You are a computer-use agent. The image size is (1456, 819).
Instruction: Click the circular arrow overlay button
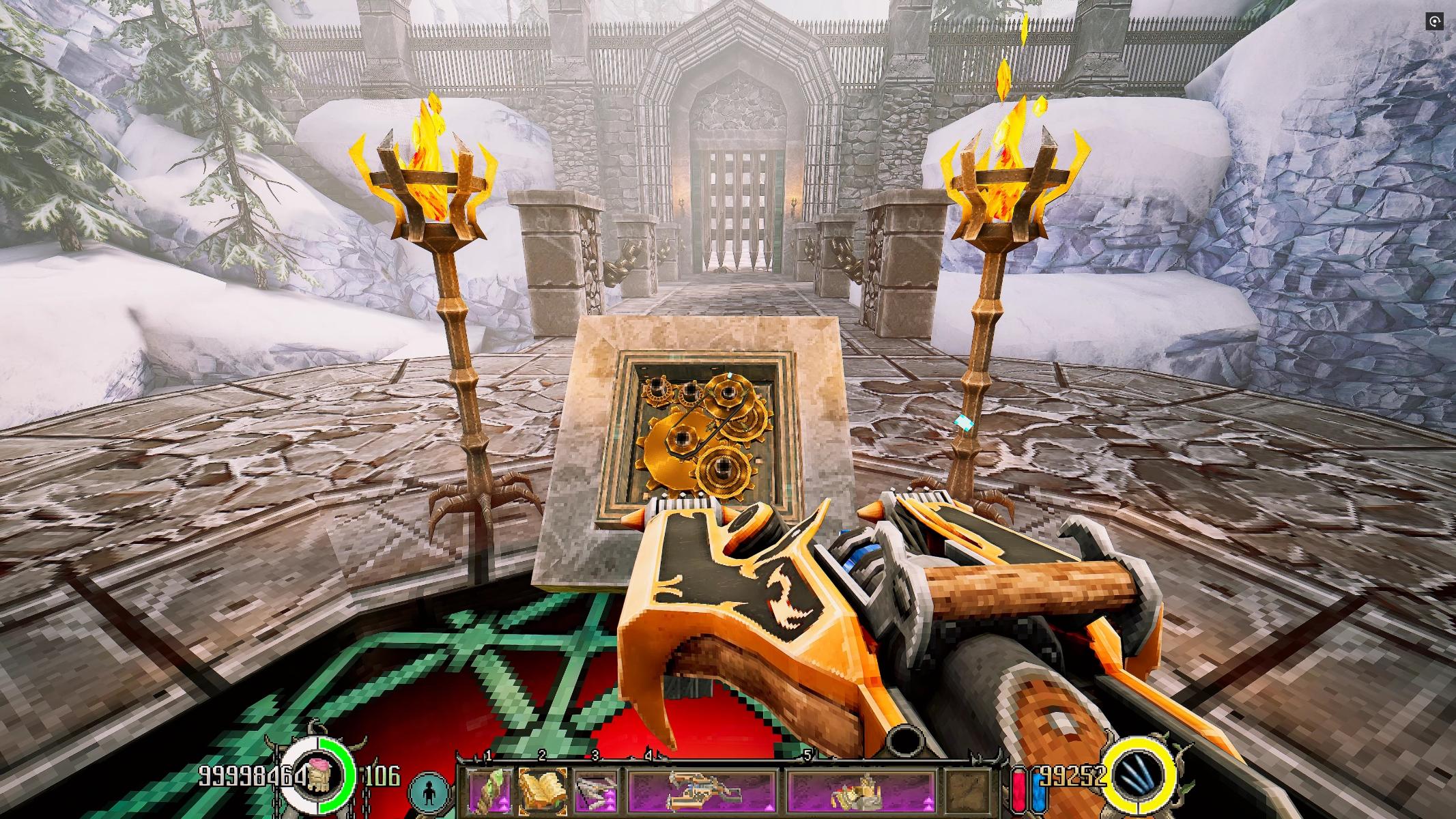(x=1436, y=22)
